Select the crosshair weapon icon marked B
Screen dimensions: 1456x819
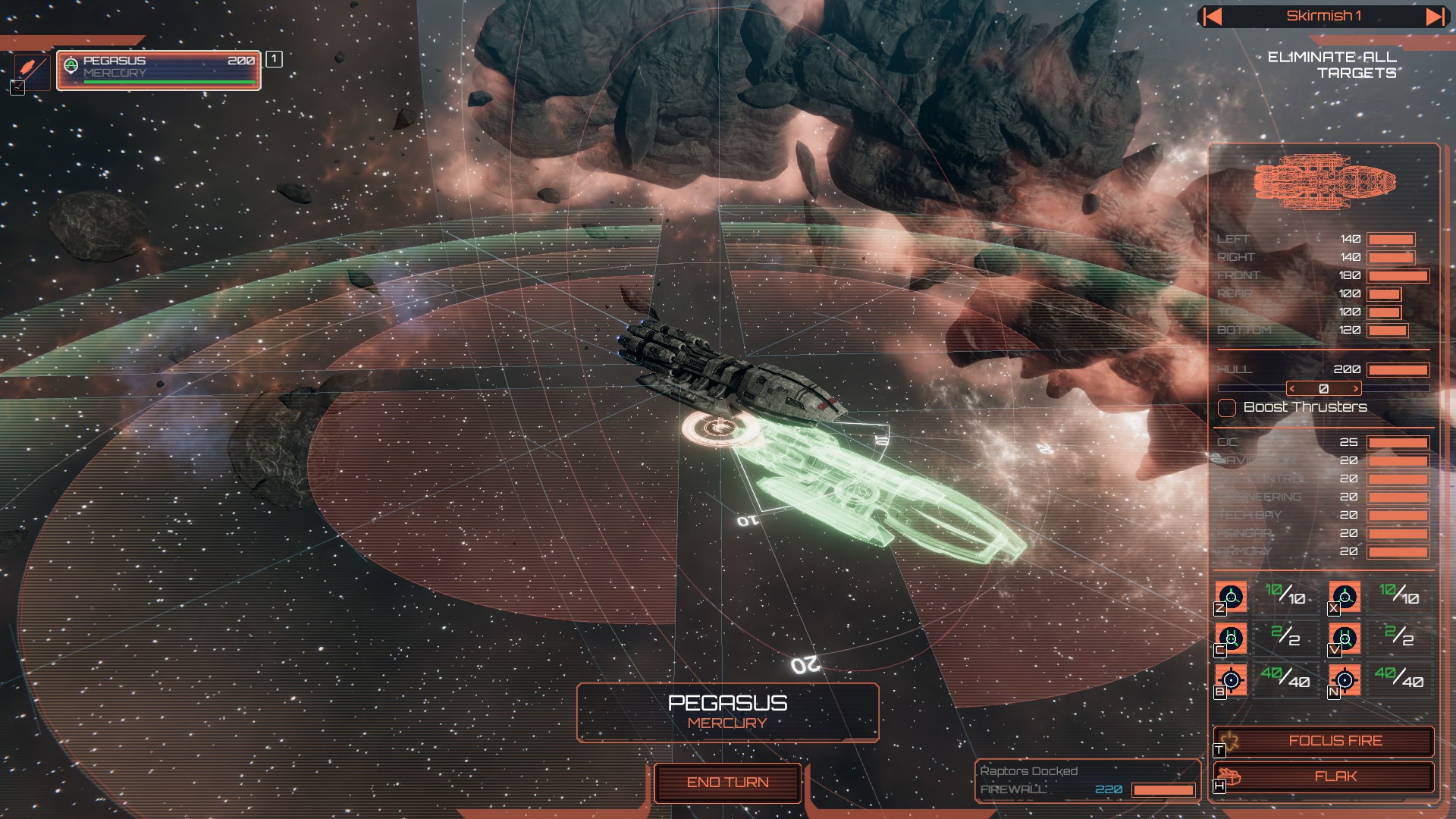point(1231,680)
